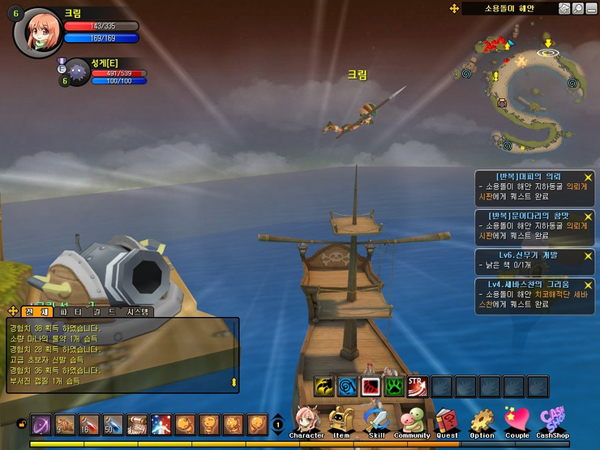Open the CashShop
This screenshot has height=450, width=600.
[x=551, y=422]
